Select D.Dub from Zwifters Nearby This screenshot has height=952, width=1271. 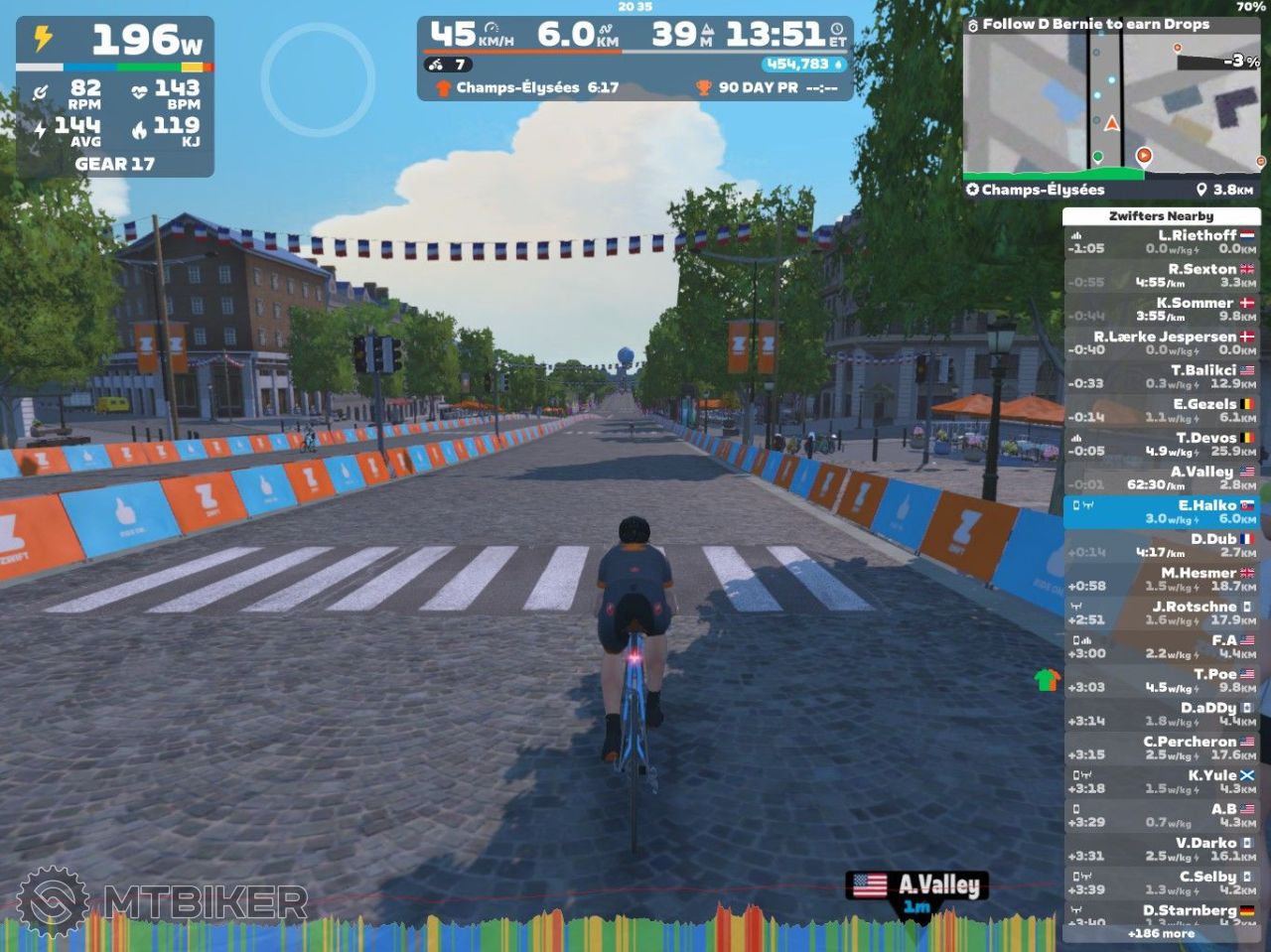(1161, 546)
